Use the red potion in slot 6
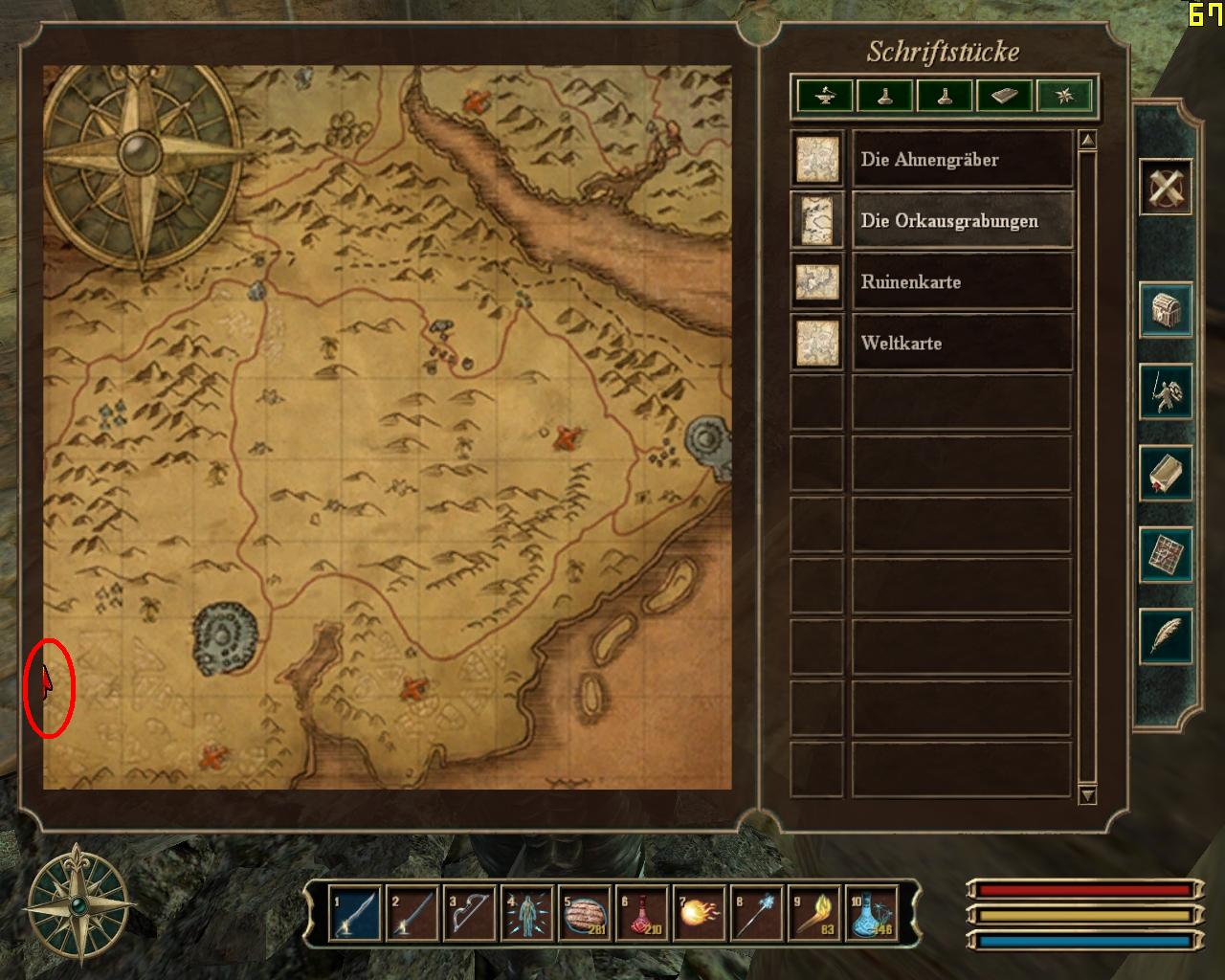1225x980 pixels. click(x=641, y=915)
